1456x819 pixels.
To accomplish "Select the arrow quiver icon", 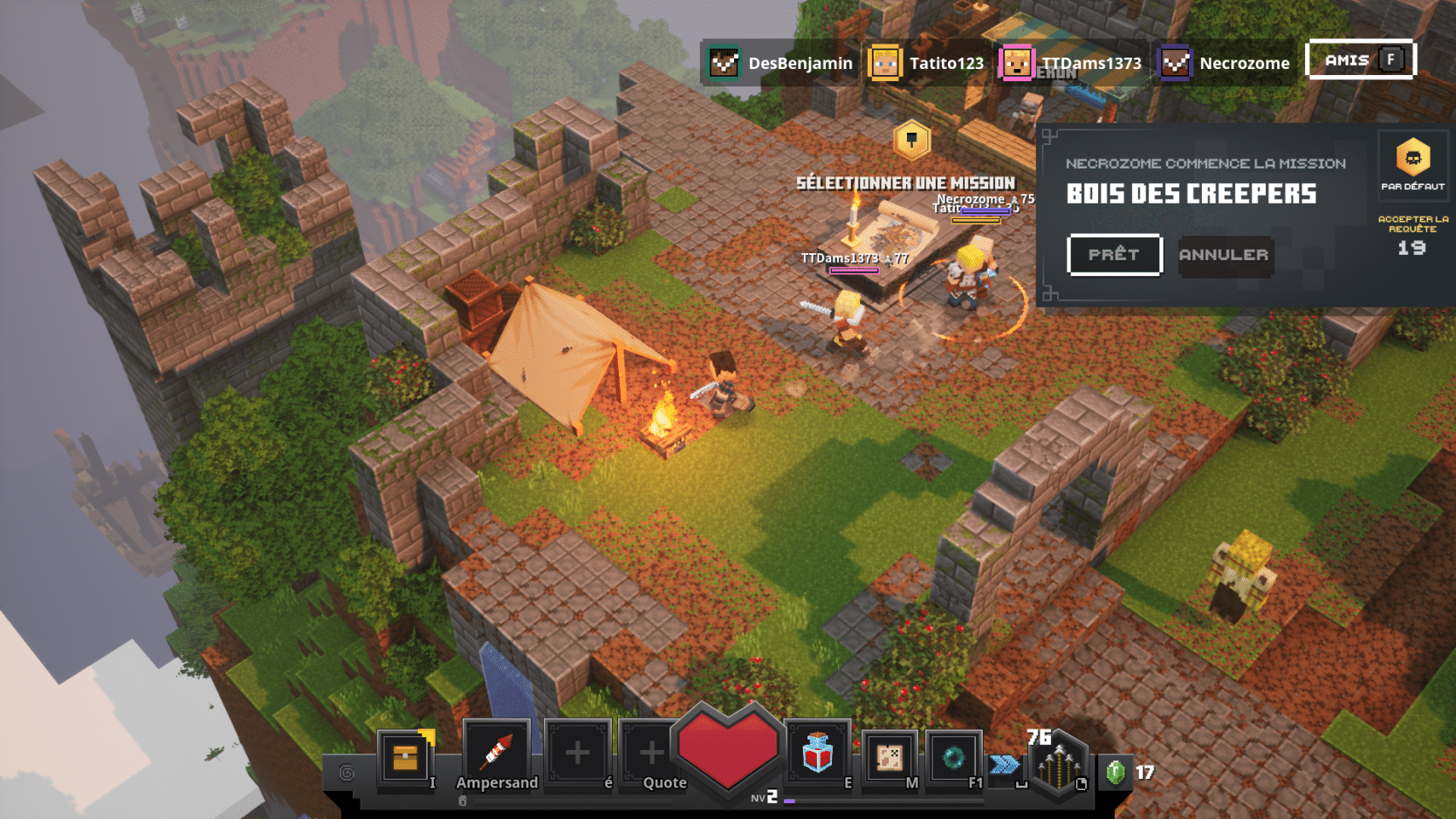I will (1059, 765).
